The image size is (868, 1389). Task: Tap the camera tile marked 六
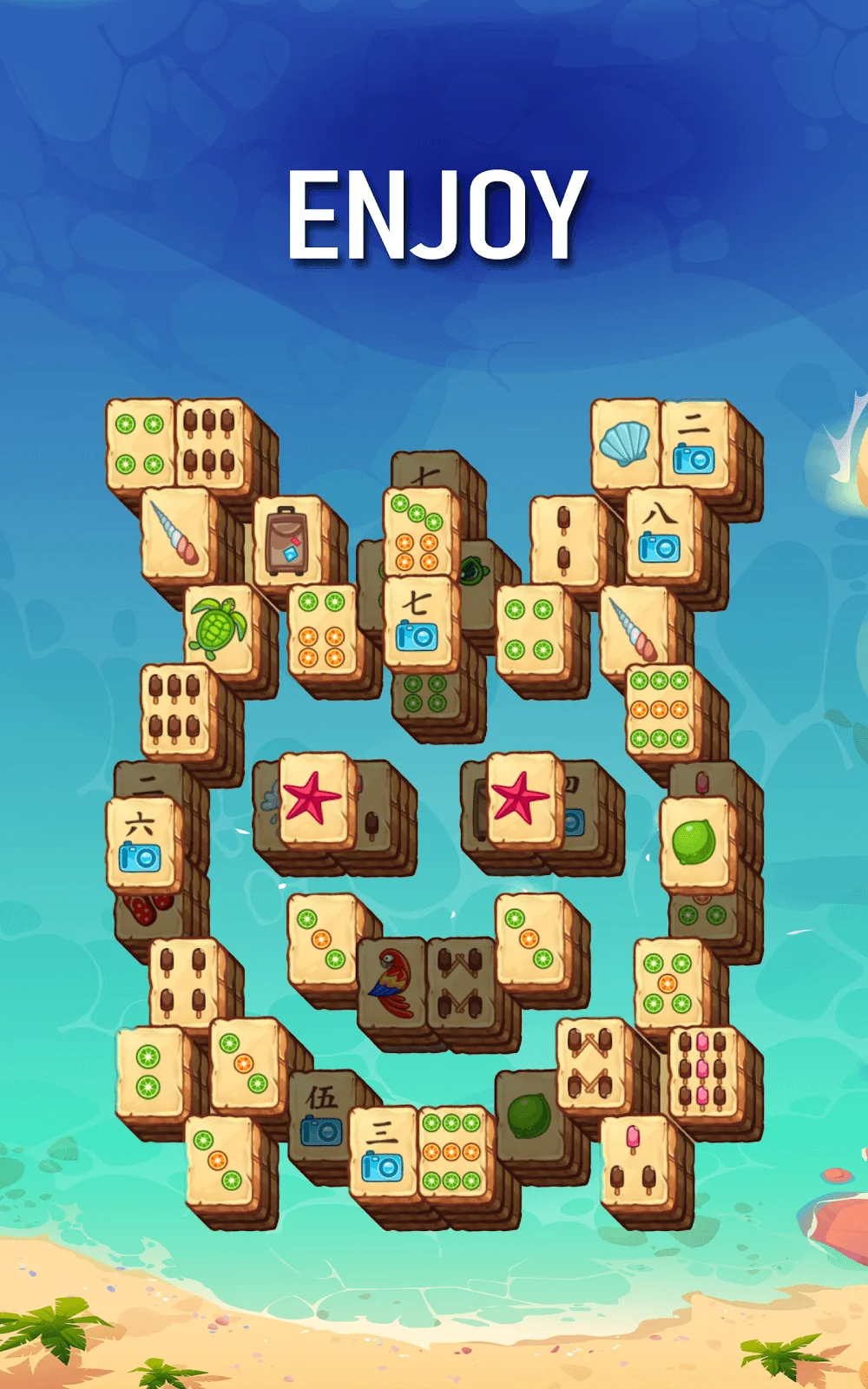[x=141, y=842]
